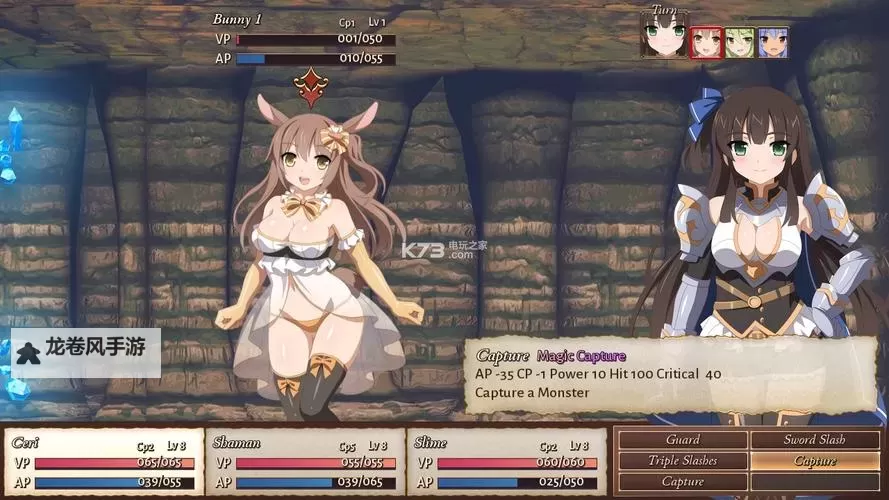Click the unhighlighted Capture command
This screenshot has height=500, width=889.
pos(682,482)
